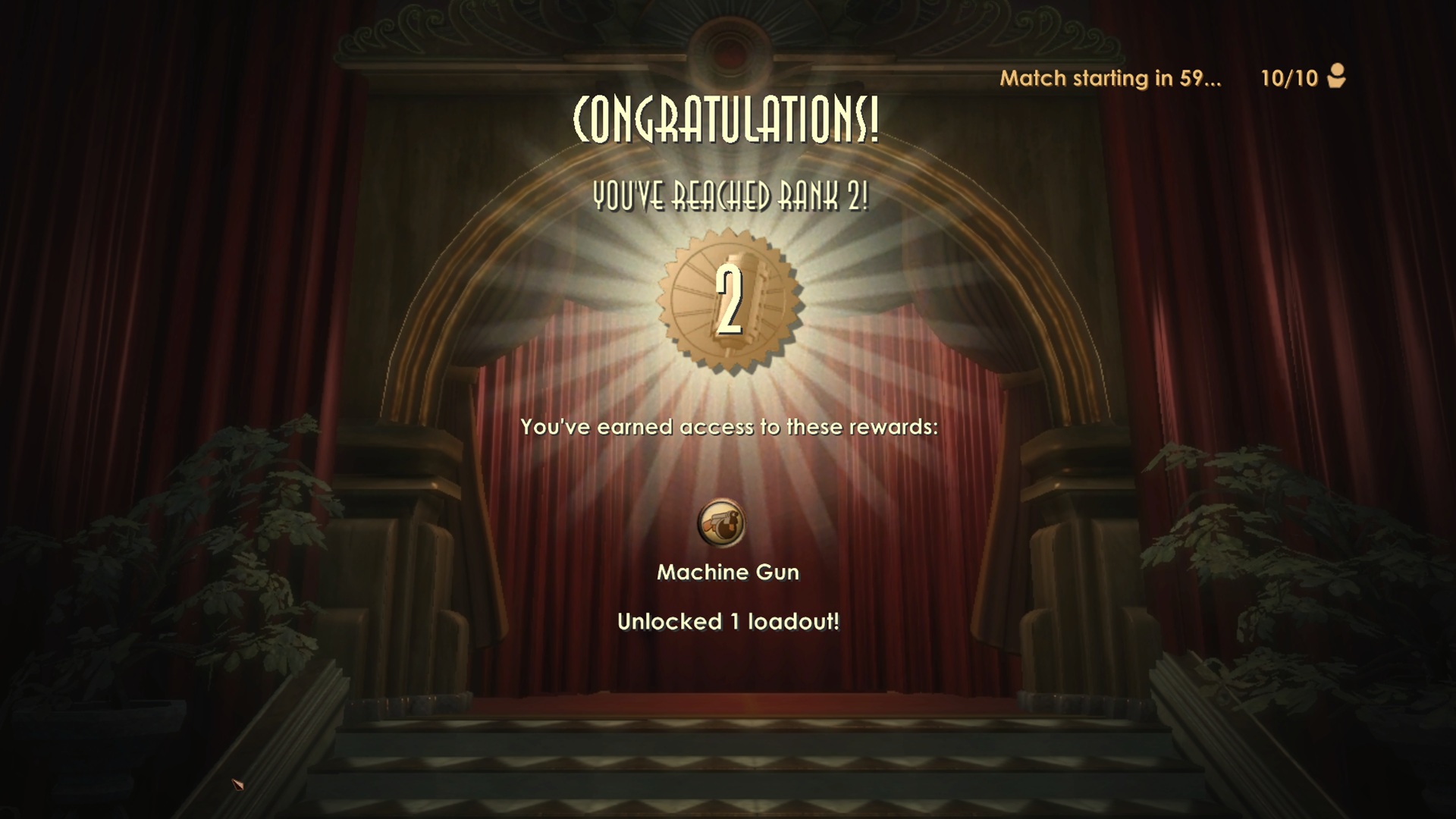Screen dimensions: 1456x819
Task: Click the player count person icon
Action: tap(1336, 77)
